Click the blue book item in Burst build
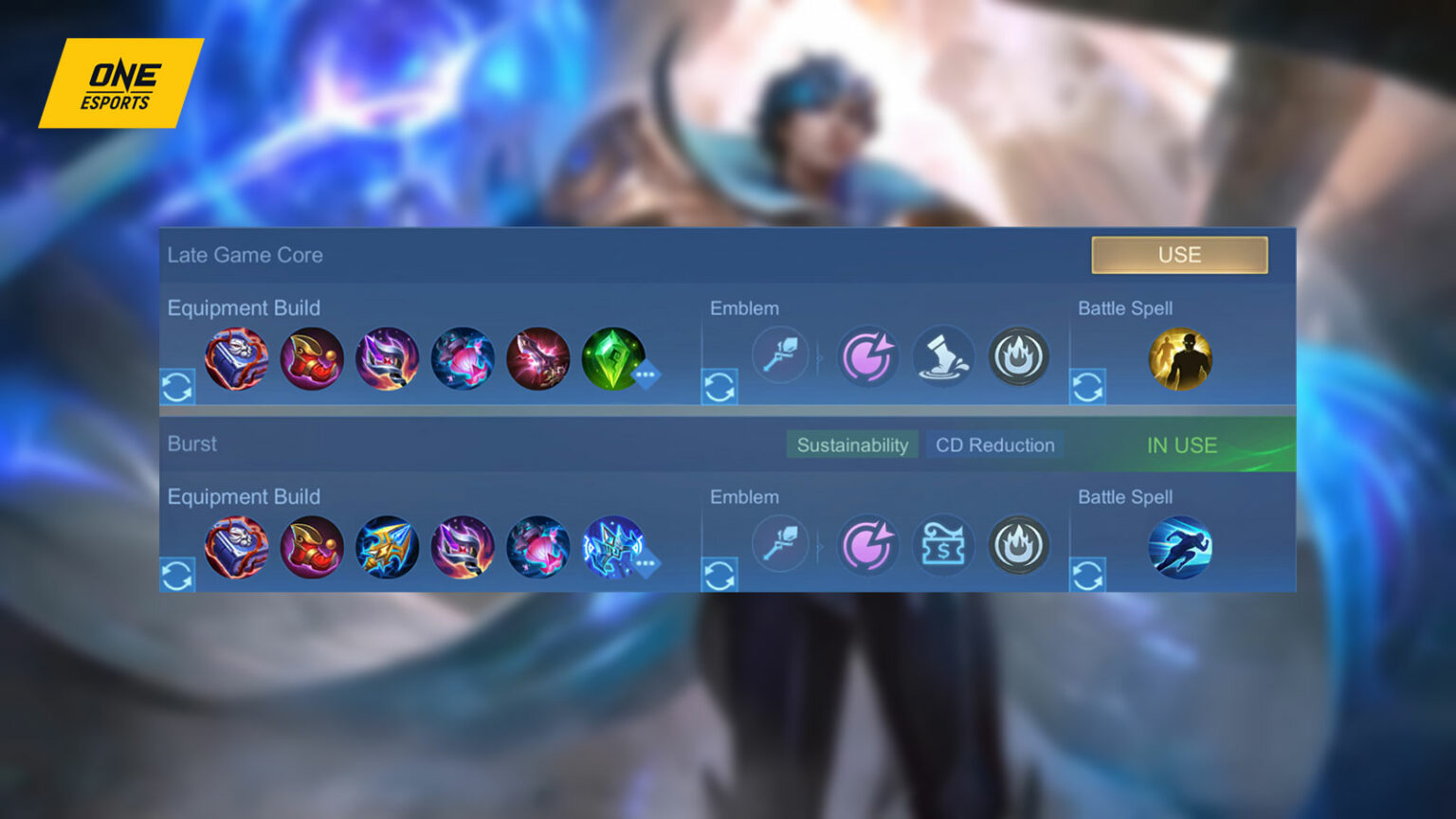The image size is (1456, 819). coord(237,546)
